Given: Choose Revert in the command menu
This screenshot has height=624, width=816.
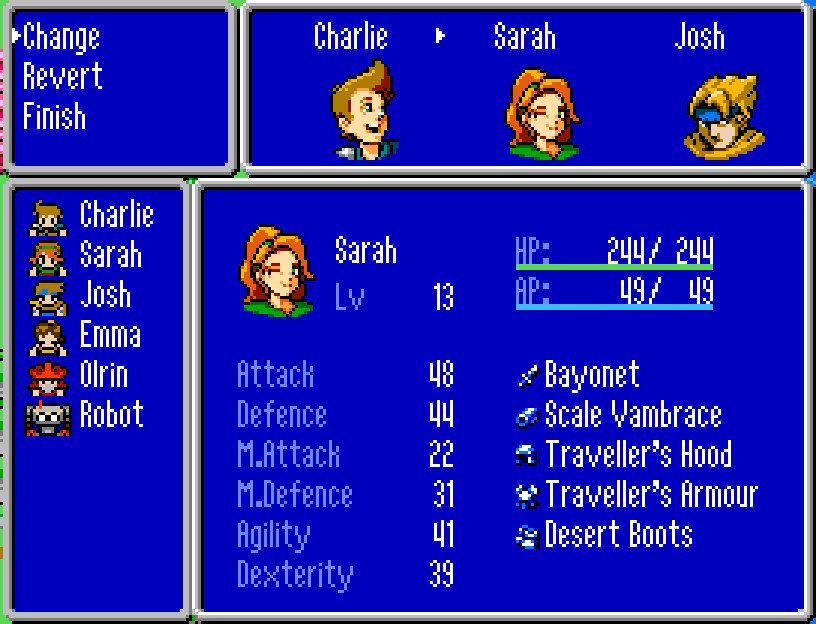Looking at the screenshot, I should 62,77.
